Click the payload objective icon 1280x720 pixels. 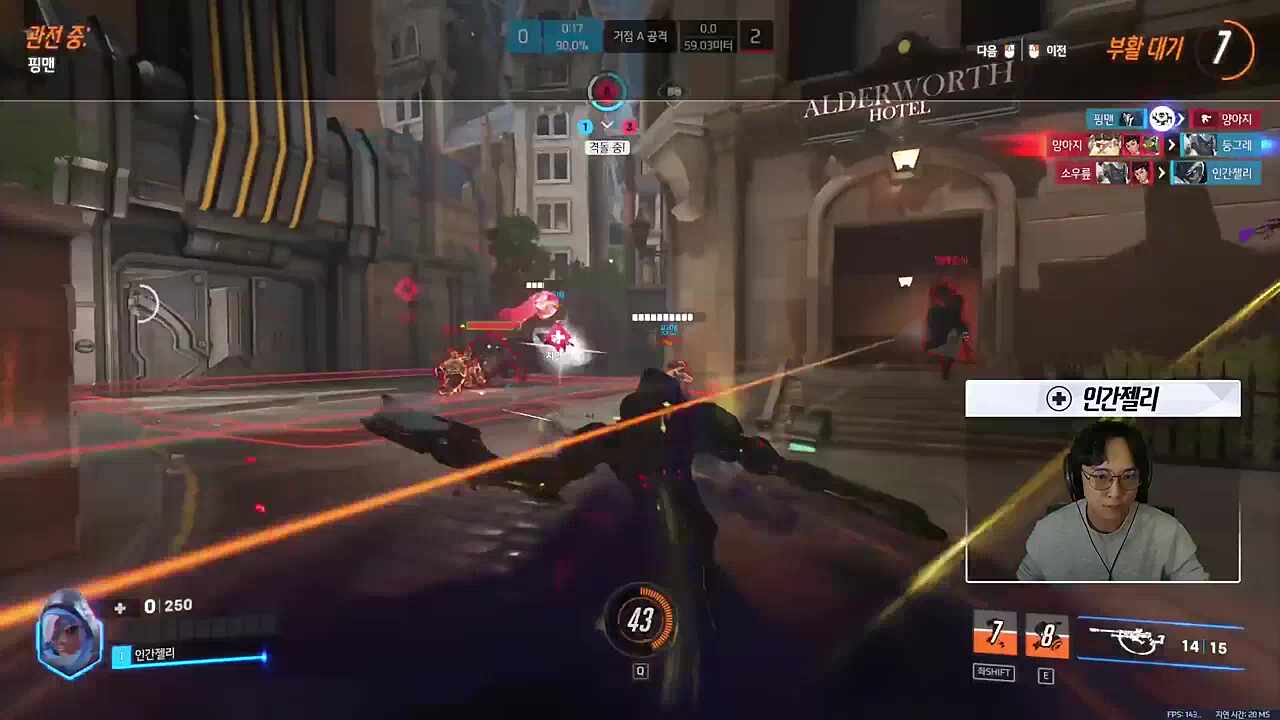pyautogui.click(x=674, y=93)
